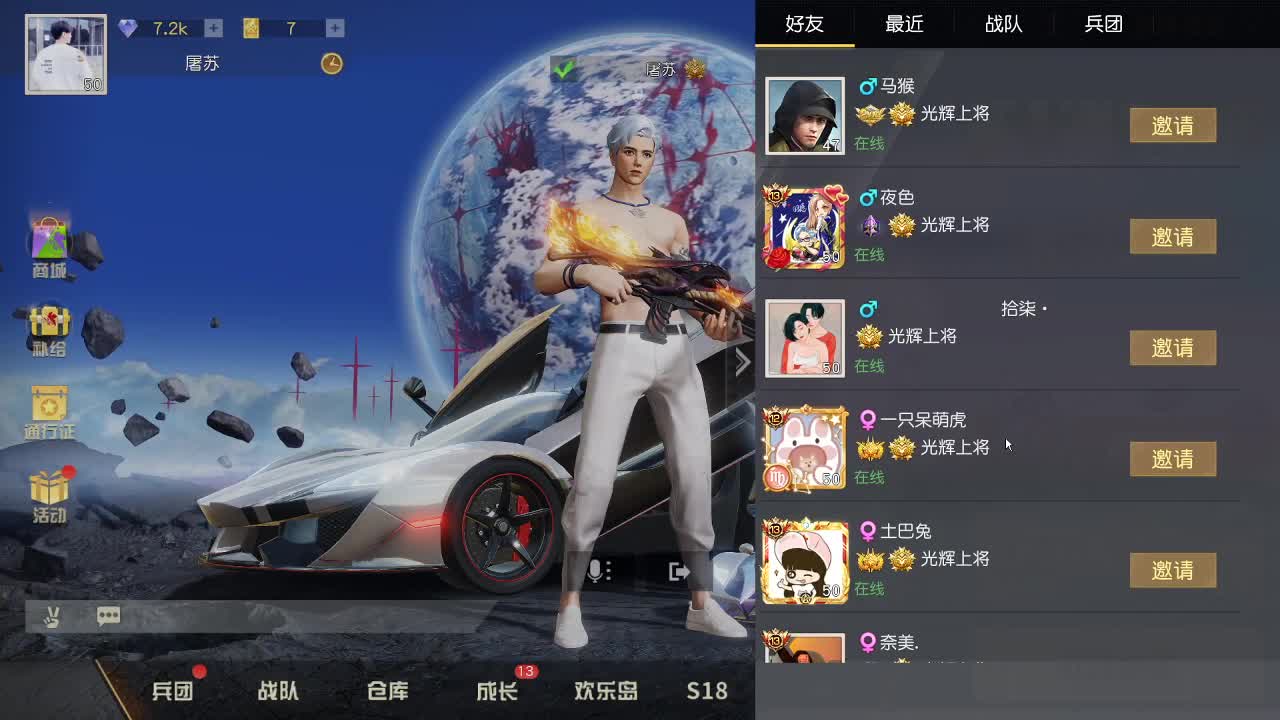Open the 兵团 tab in friends panel

1102,24
